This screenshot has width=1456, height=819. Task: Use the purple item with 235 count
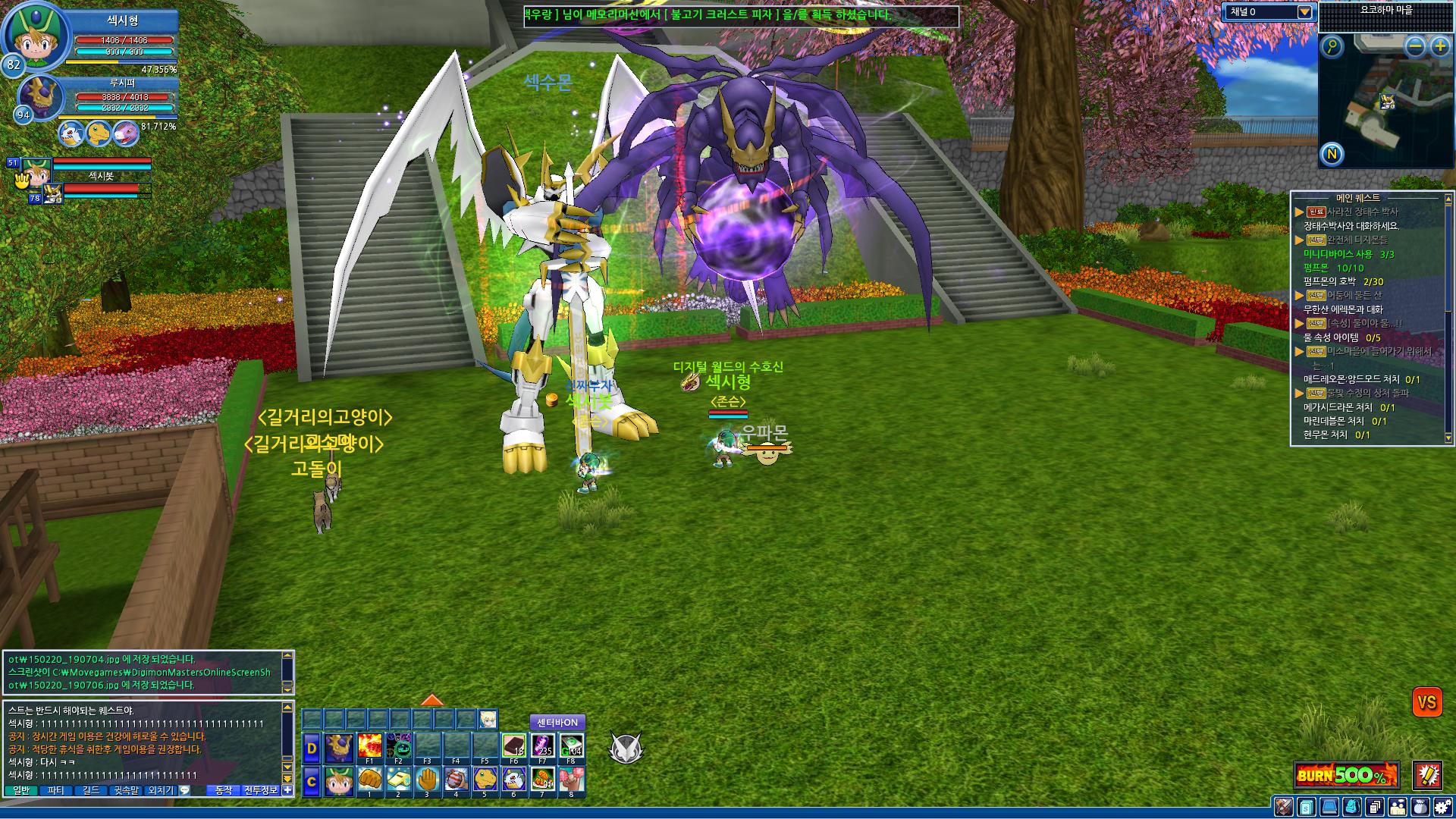pyautogui.click(x=542, y=746)
